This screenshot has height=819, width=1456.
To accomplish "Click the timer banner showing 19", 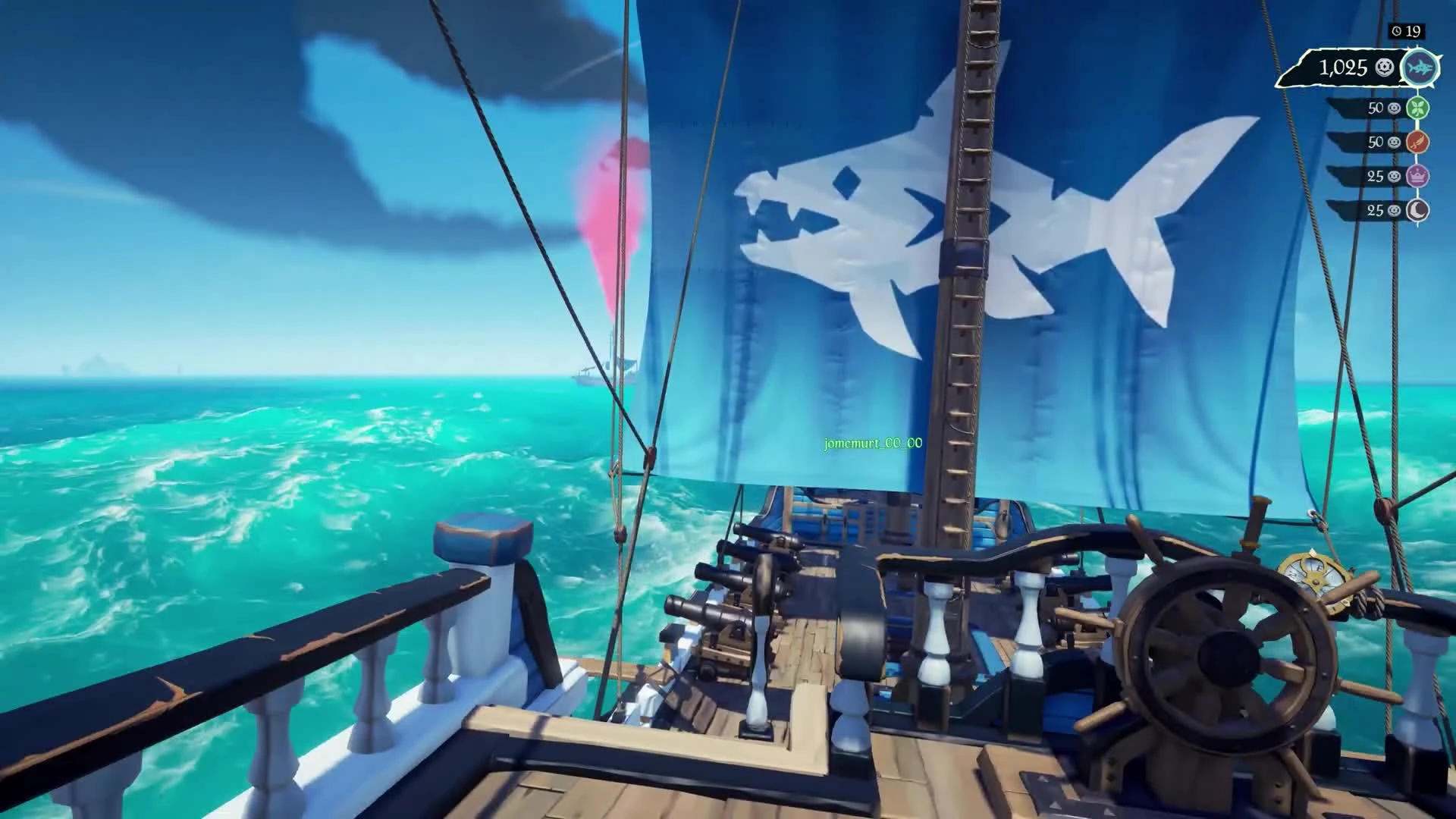I will pyautogui.click(x=1407, y=31).
